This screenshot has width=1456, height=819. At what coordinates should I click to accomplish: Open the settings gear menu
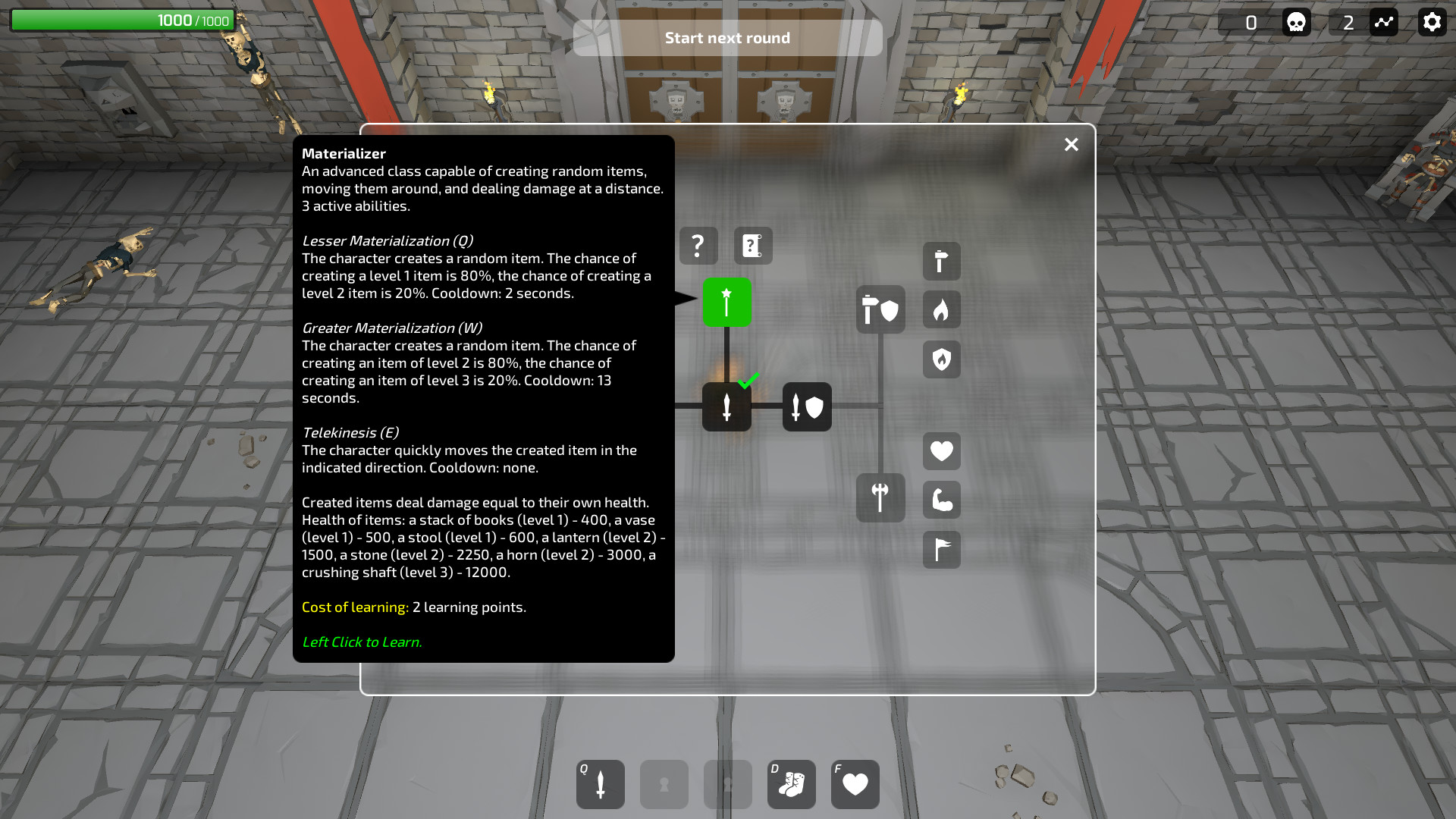pyautogui.click(x=1432, y=22)
